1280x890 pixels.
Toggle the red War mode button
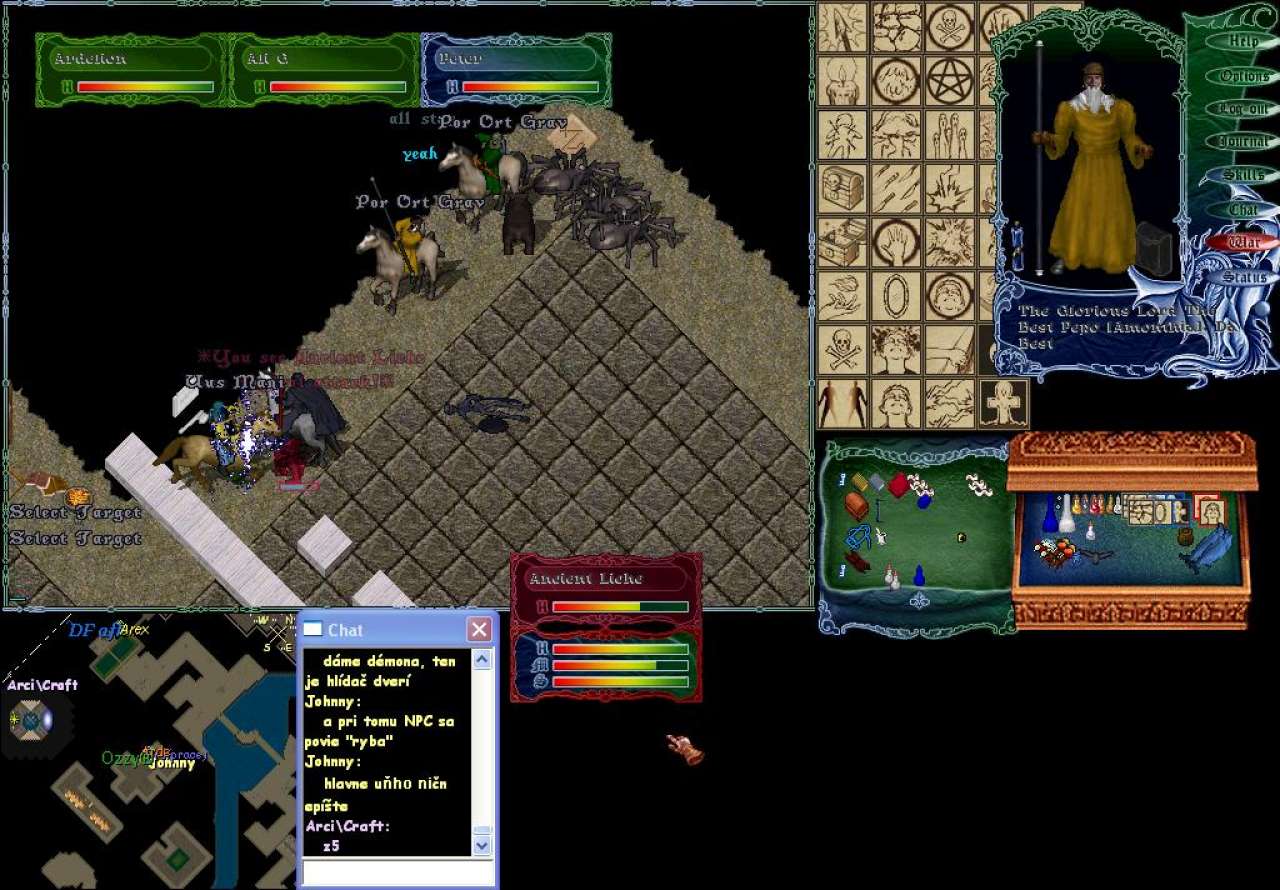(x=1243, y=242)
